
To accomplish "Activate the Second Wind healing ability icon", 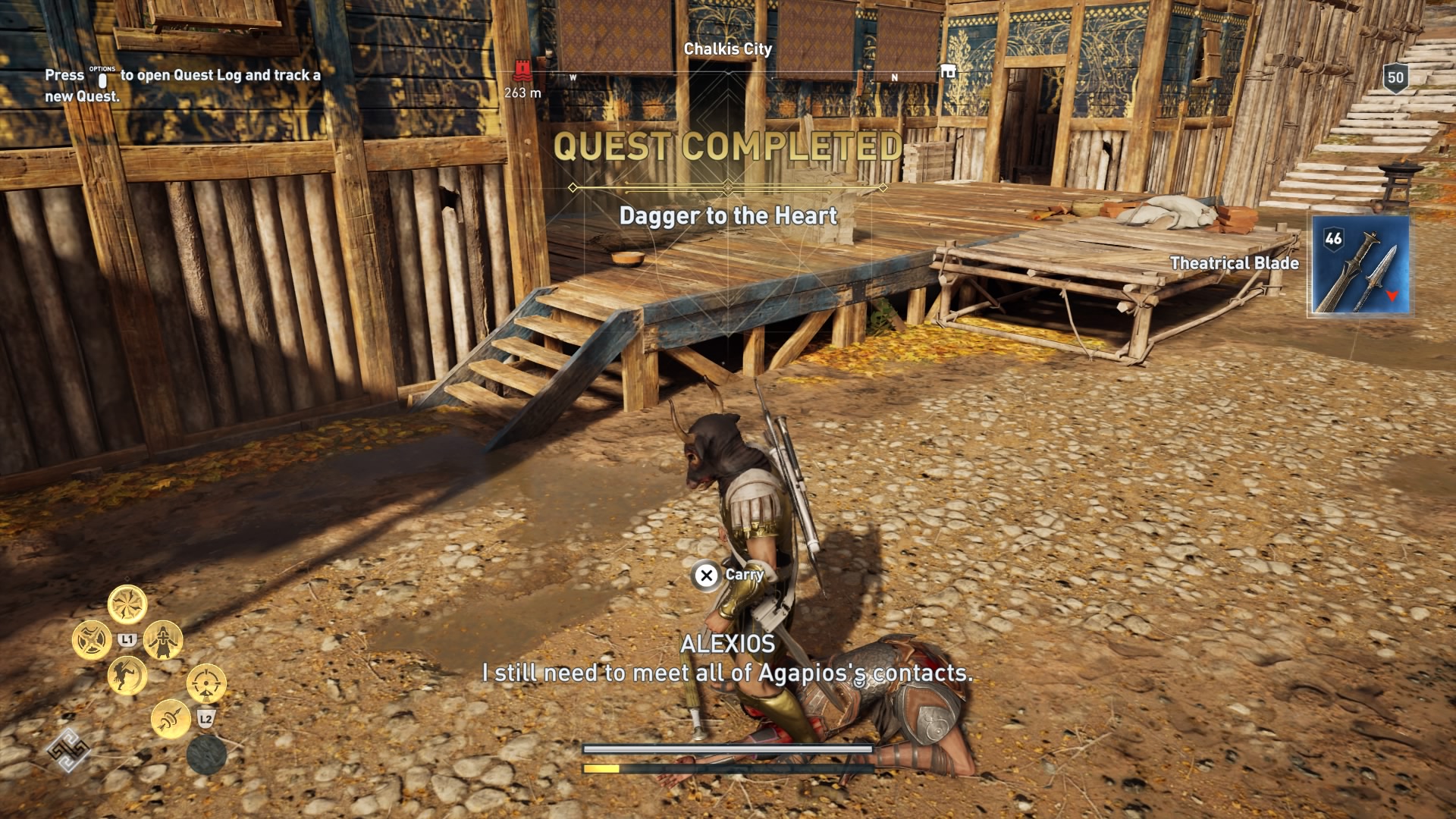I will 163,639.
